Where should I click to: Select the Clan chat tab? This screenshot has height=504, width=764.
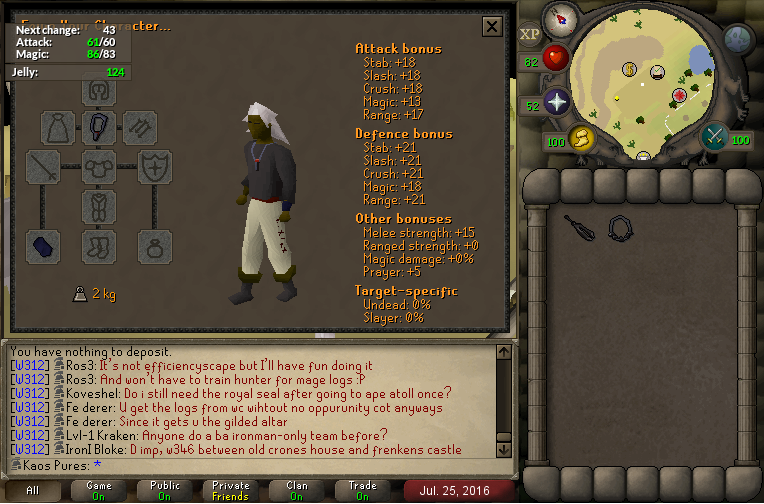click(297, 491)
